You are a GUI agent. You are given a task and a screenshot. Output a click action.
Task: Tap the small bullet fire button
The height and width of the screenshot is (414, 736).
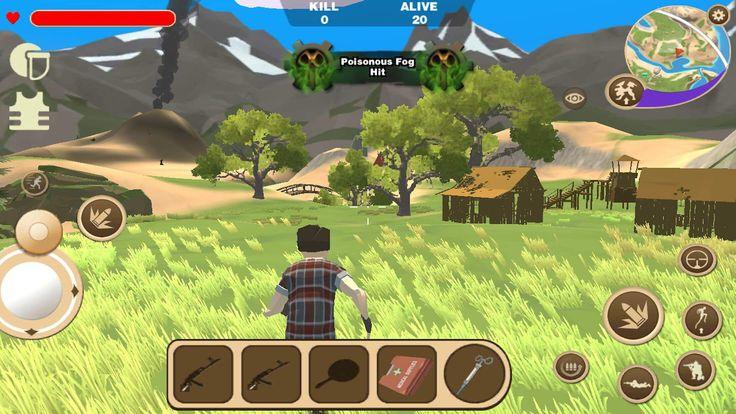click(101, 218)
